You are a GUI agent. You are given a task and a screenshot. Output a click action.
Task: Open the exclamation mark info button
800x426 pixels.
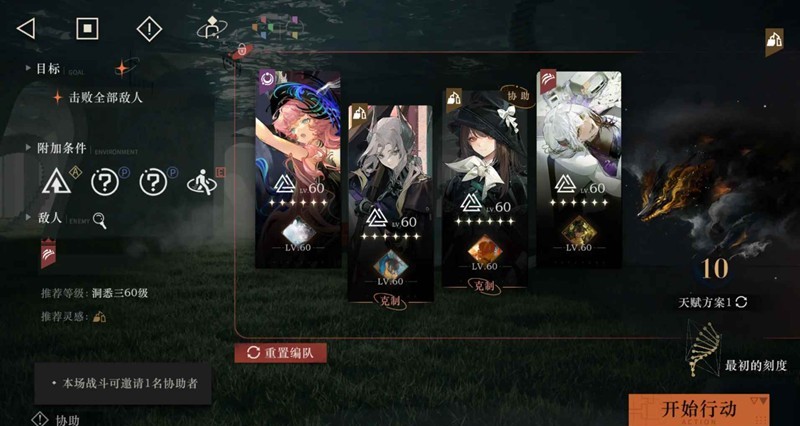click(x=148, y=28)
